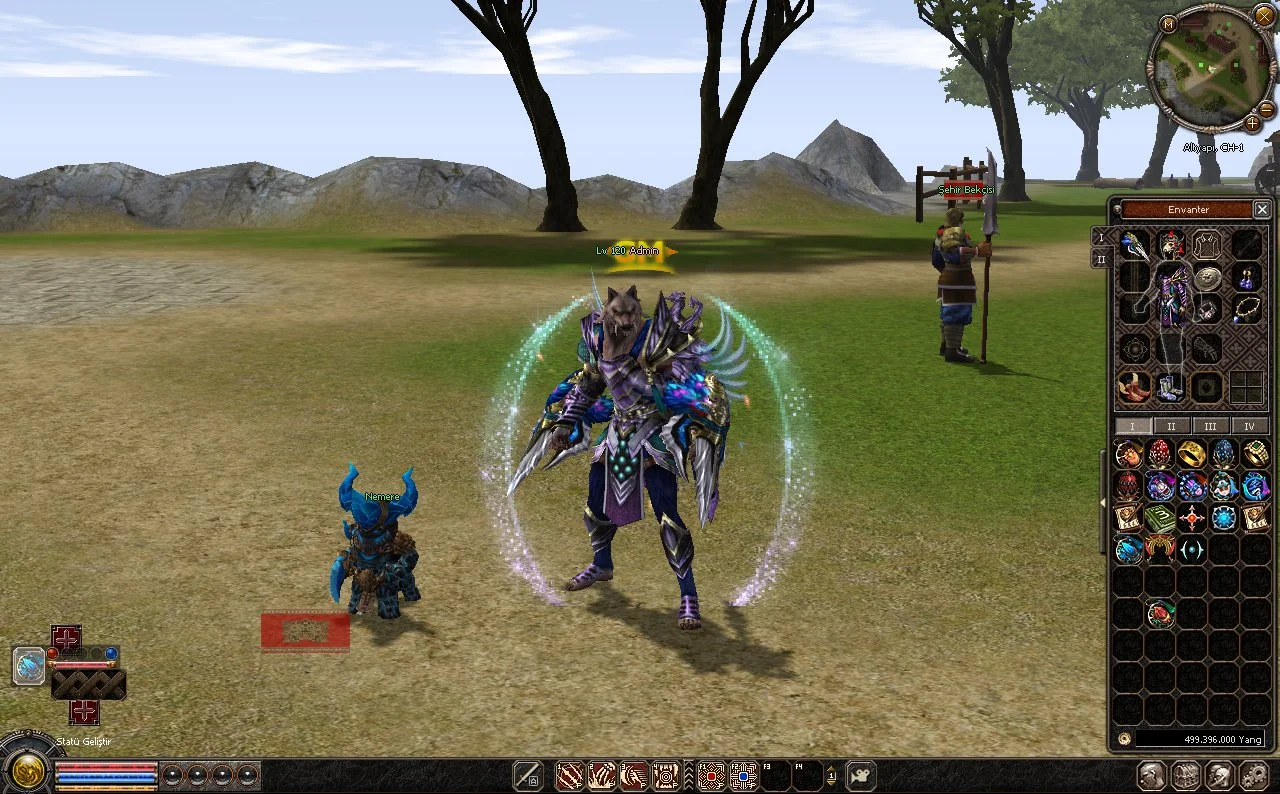The height and width of the screenshot is (794, 1280).
Task: Open the gear settings menu button
Action: point(1253,775)
